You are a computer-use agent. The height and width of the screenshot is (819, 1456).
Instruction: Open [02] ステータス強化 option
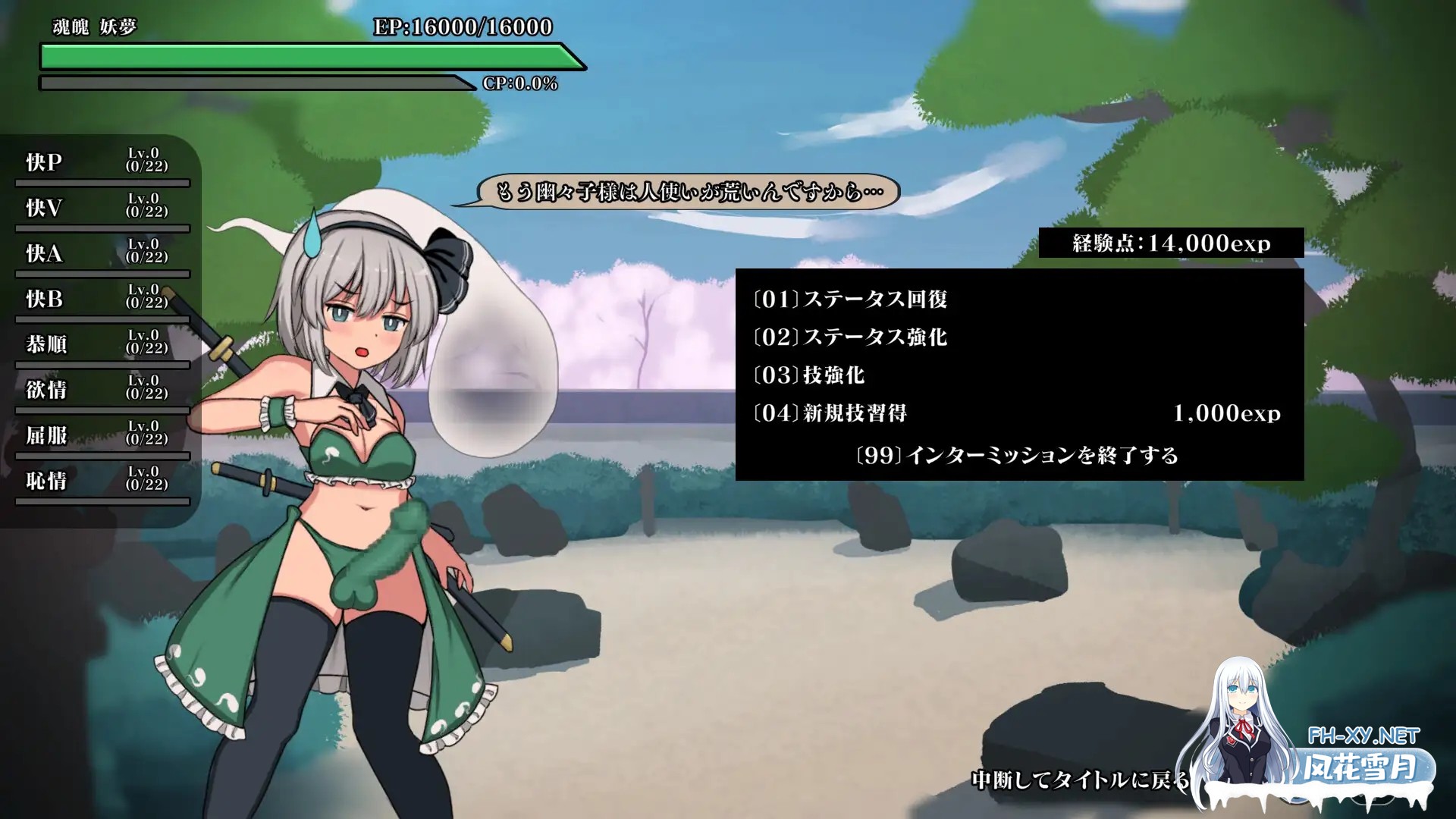pos(850,337)
